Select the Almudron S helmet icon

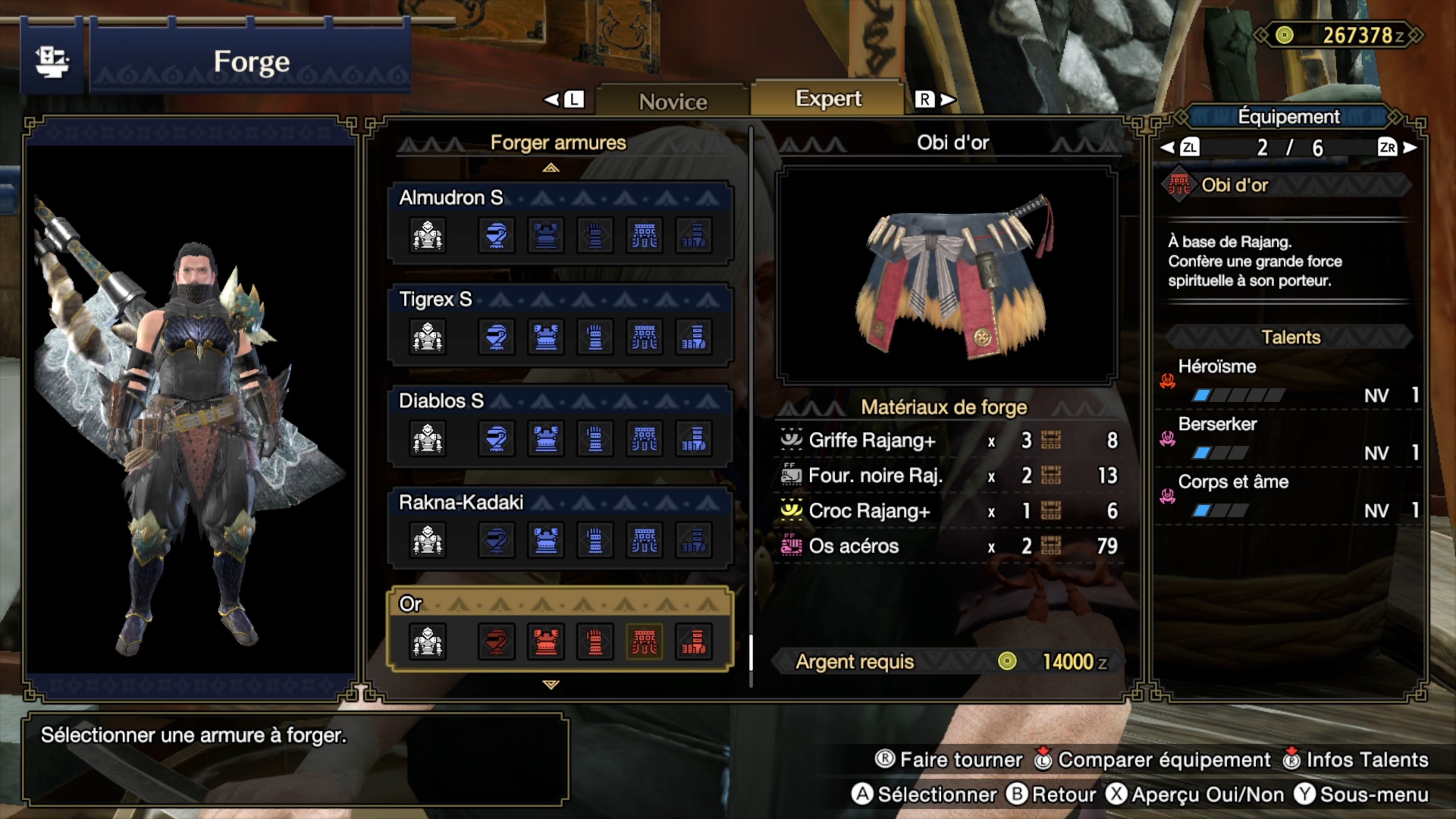click(496, 236)
